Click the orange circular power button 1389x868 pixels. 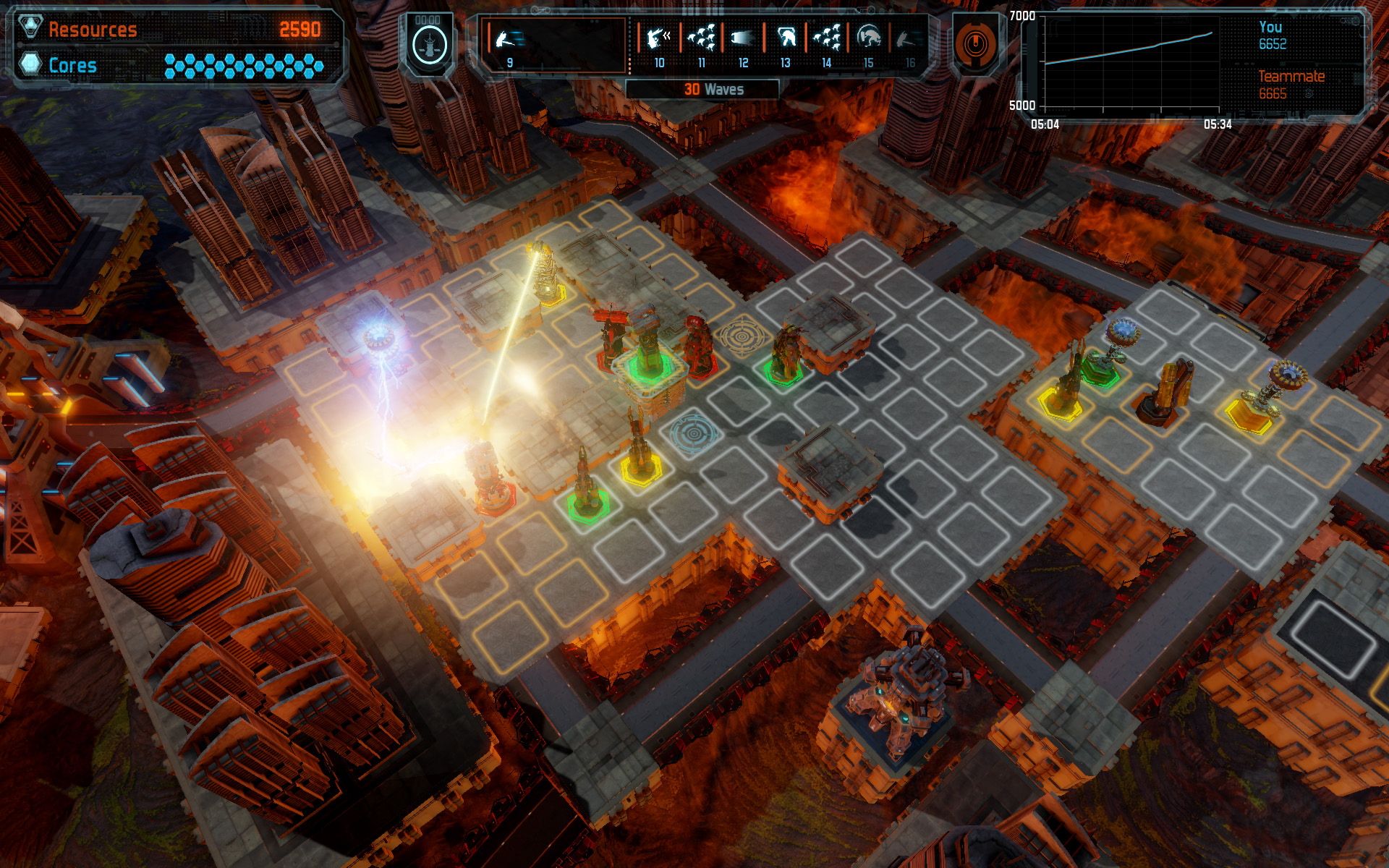click(974, 43)
